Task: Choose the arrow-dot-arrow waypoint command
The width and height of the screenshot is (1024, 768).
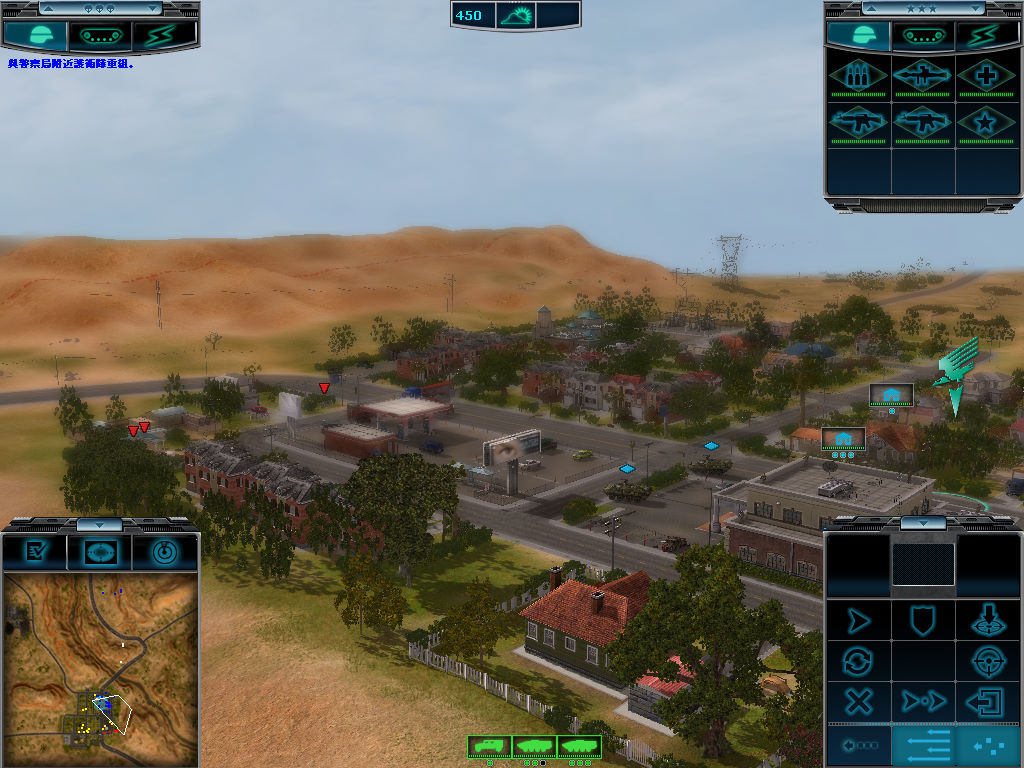Action: (923, 701)
